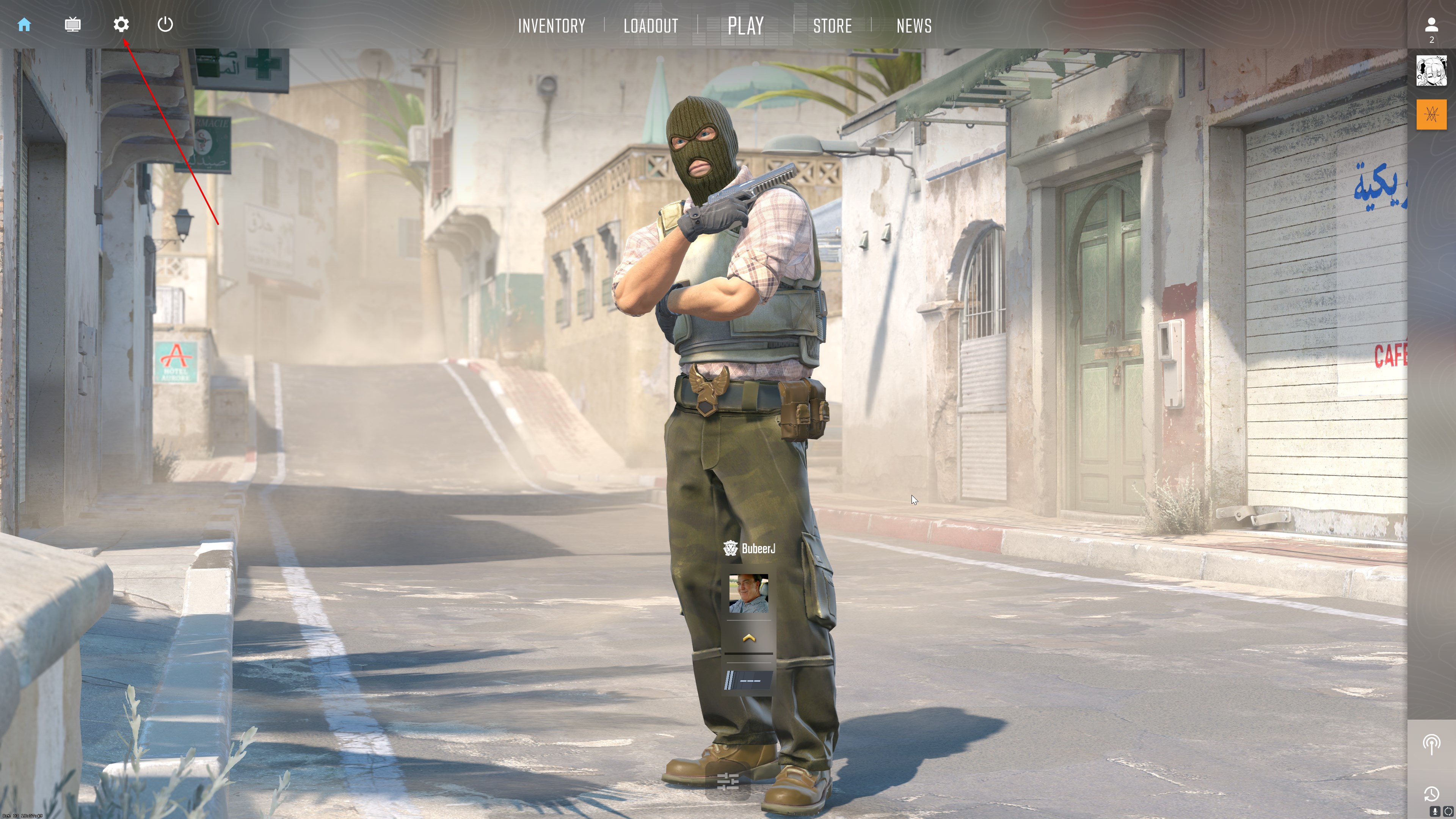
Task: Switch to the Inventory tab
Action: [x=552, y=26]
